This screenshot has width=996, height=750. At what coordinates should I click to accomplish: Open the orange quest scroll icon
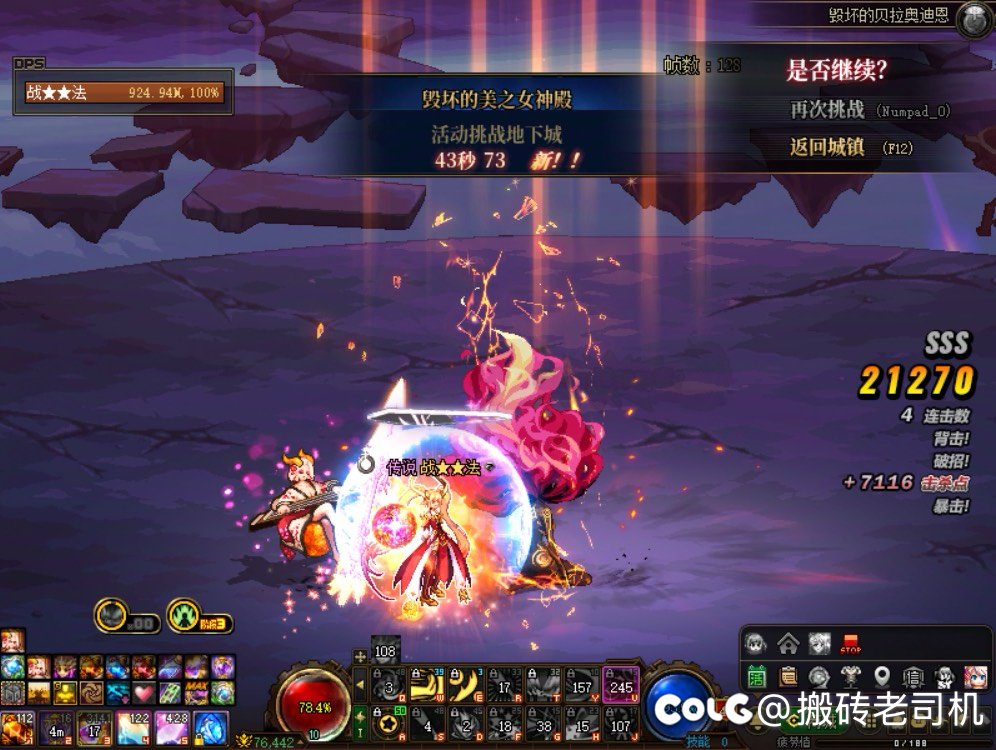[x=788, y=676]
